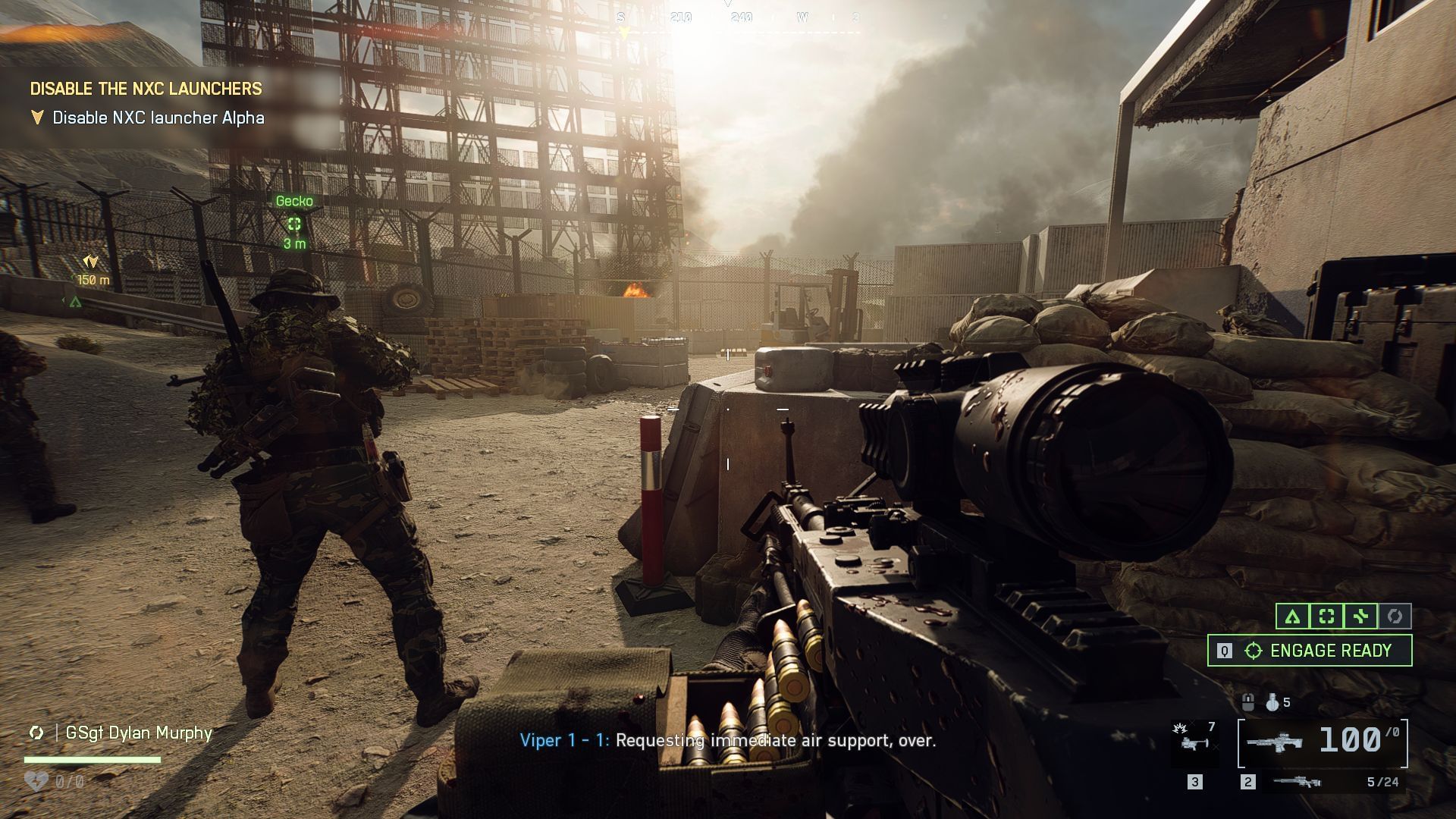Viewport: 1456px width, 819px height.
Task: Select the equipped machine gun weapon slot
Action: click(x=1323, y=742)
